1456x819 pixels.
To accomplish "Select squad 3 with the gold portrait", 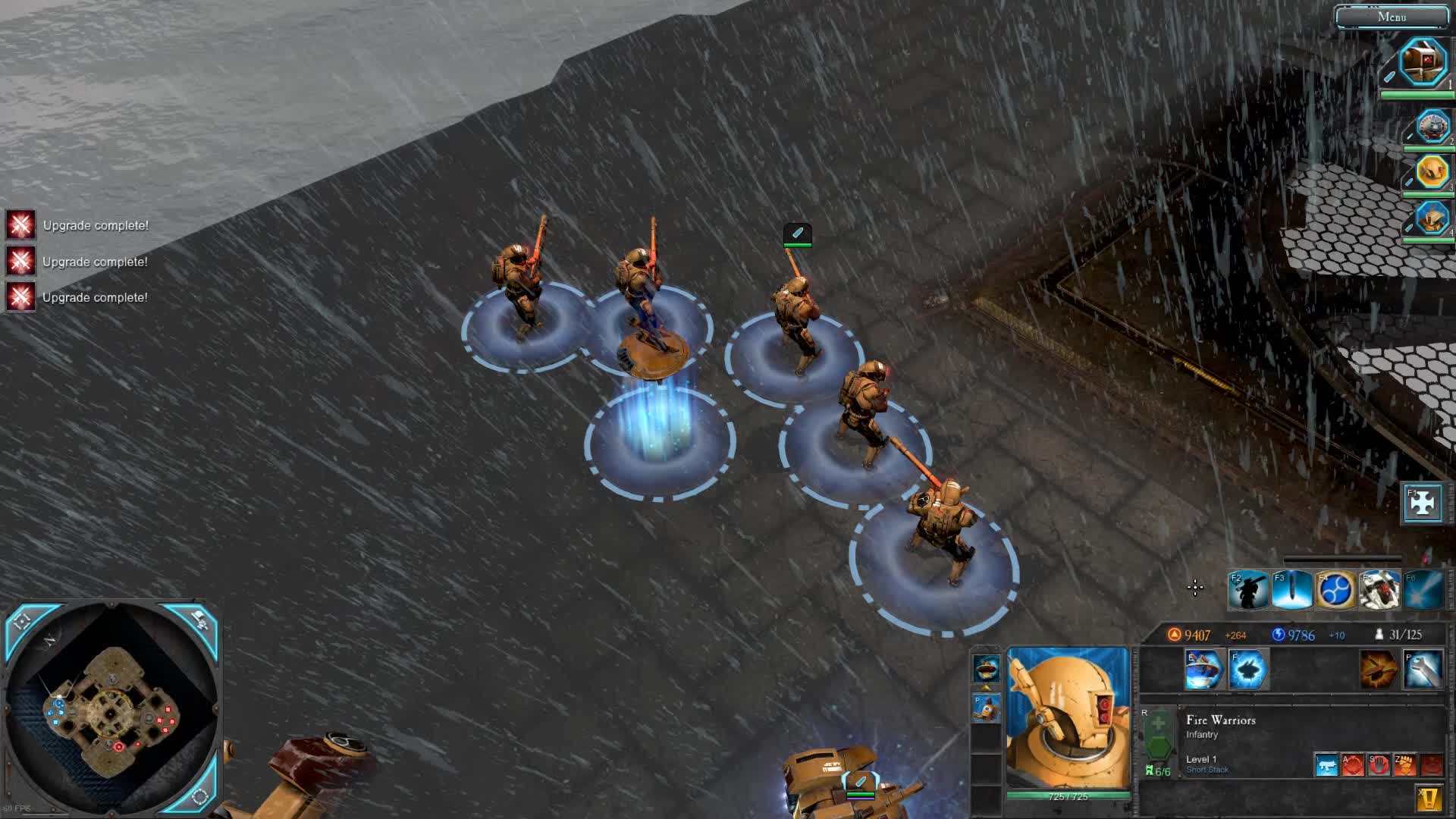I will (1432, 172).
